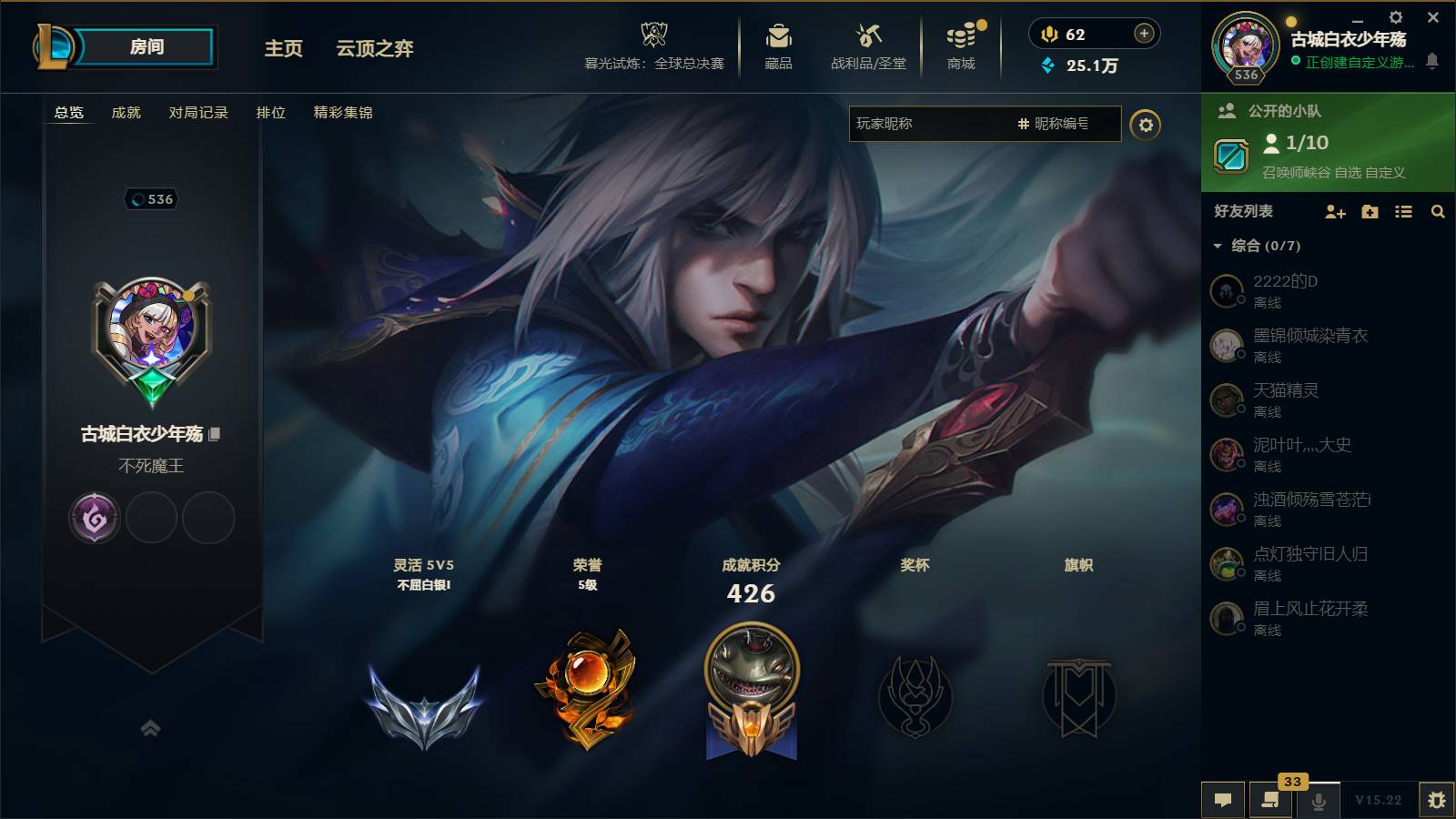
Task: Open the 排位 tab in profile
Action: click(271, 113)
